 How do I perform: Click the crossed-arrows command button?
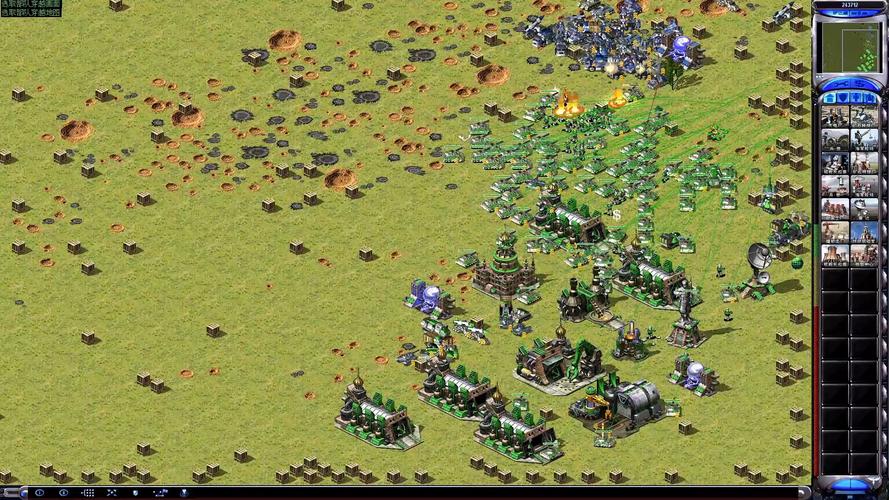pos(111,493)
